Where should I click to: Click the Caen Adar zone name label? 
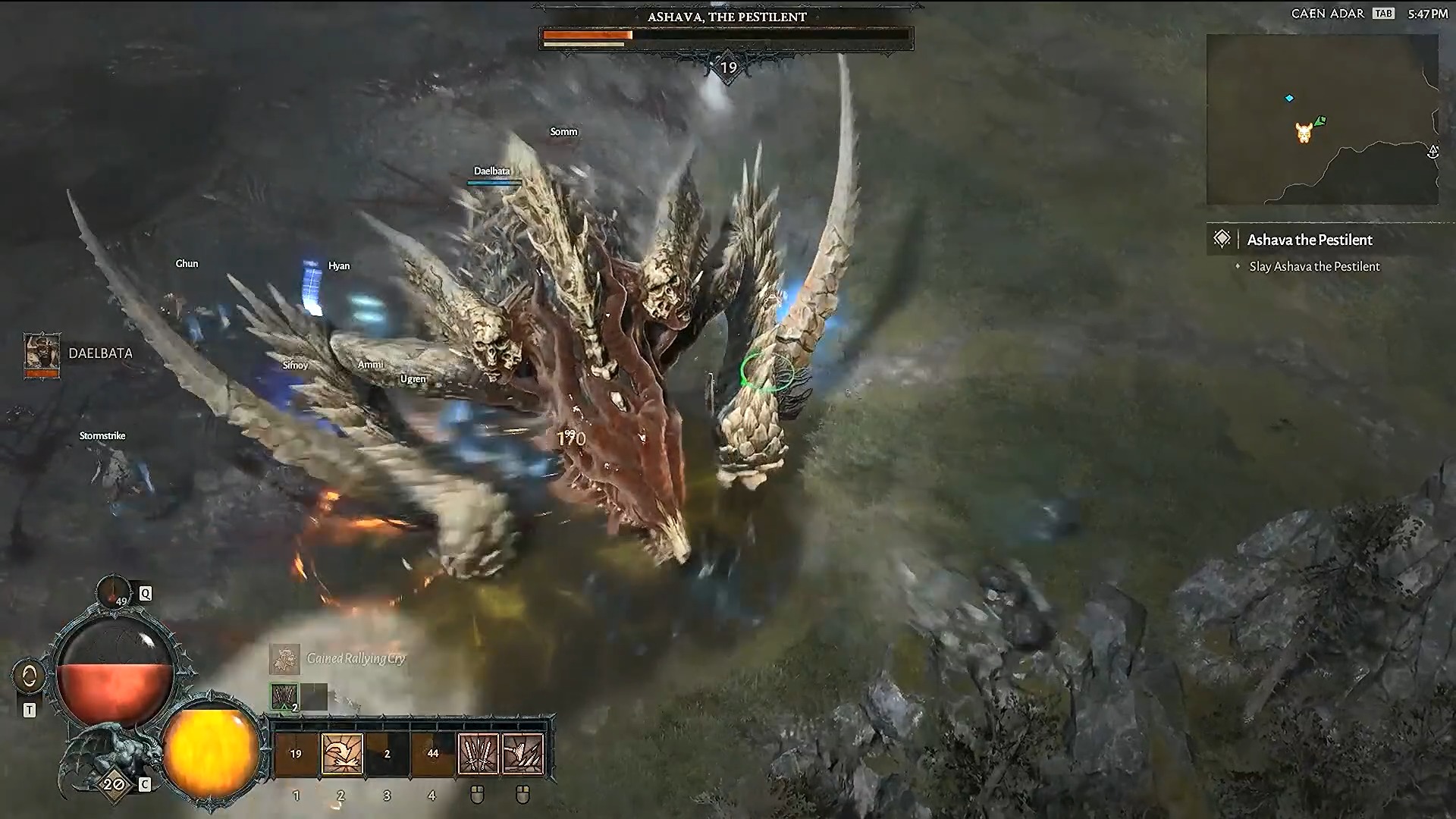tap(1329, 13)
